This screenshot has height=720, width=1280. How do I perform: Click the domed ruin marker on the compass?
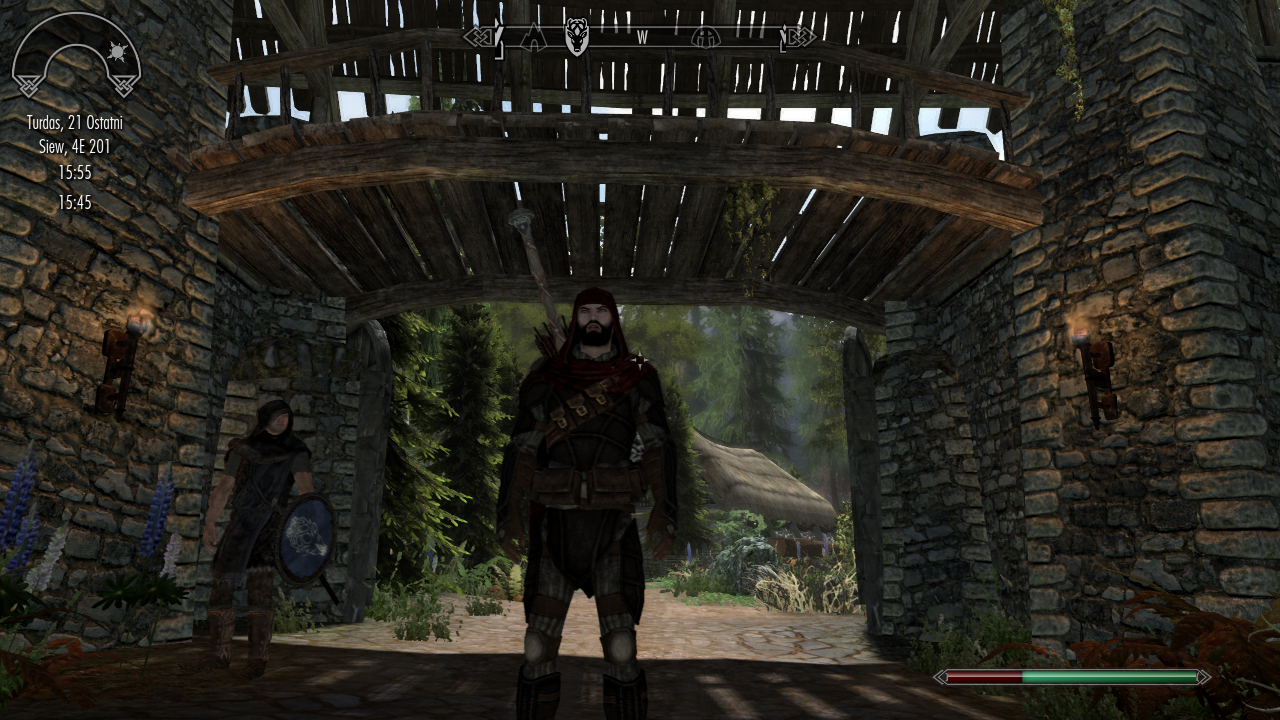click(x=705, y=38)
